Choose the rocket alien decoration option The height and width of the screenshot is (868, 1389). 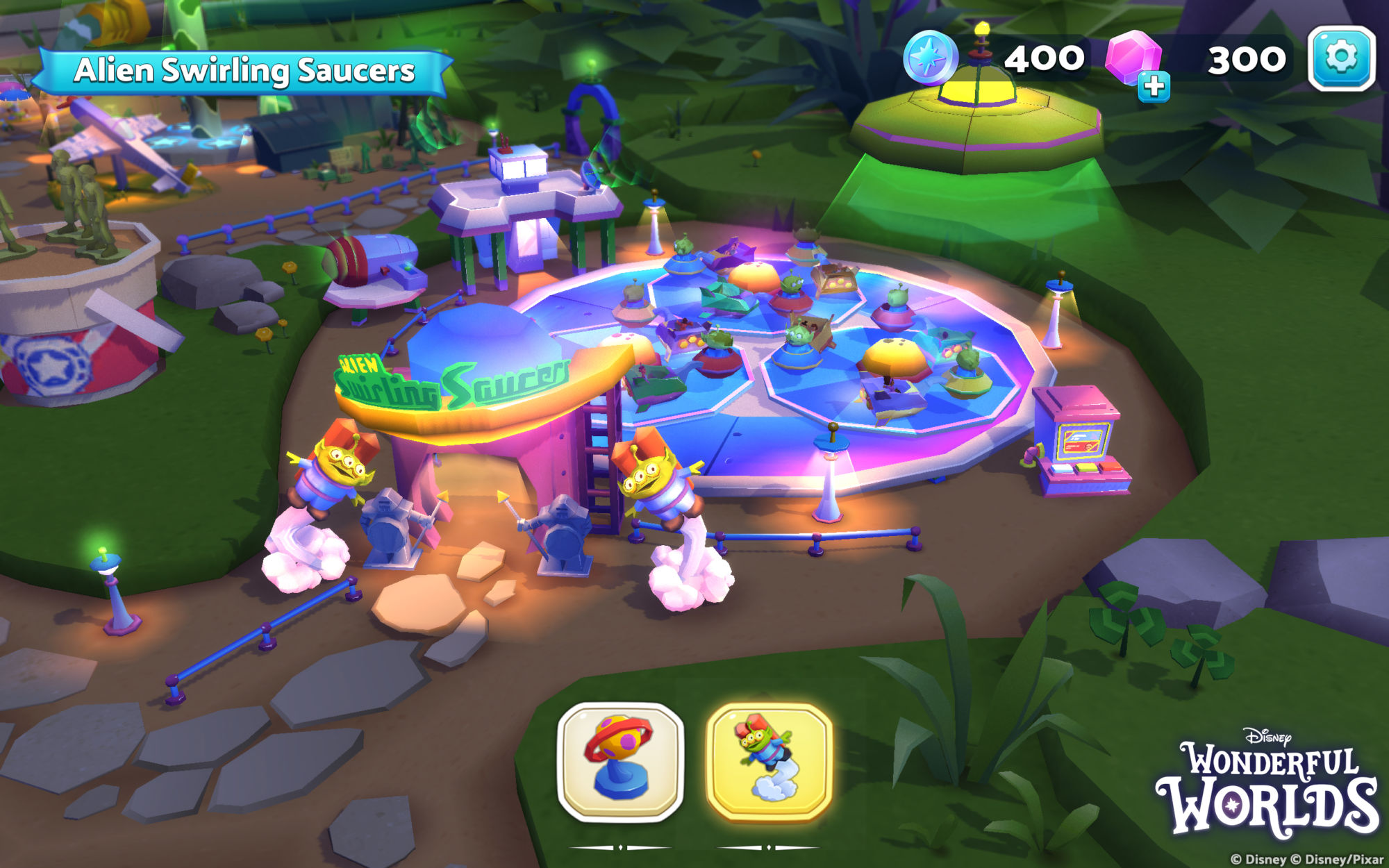point(769,762)
